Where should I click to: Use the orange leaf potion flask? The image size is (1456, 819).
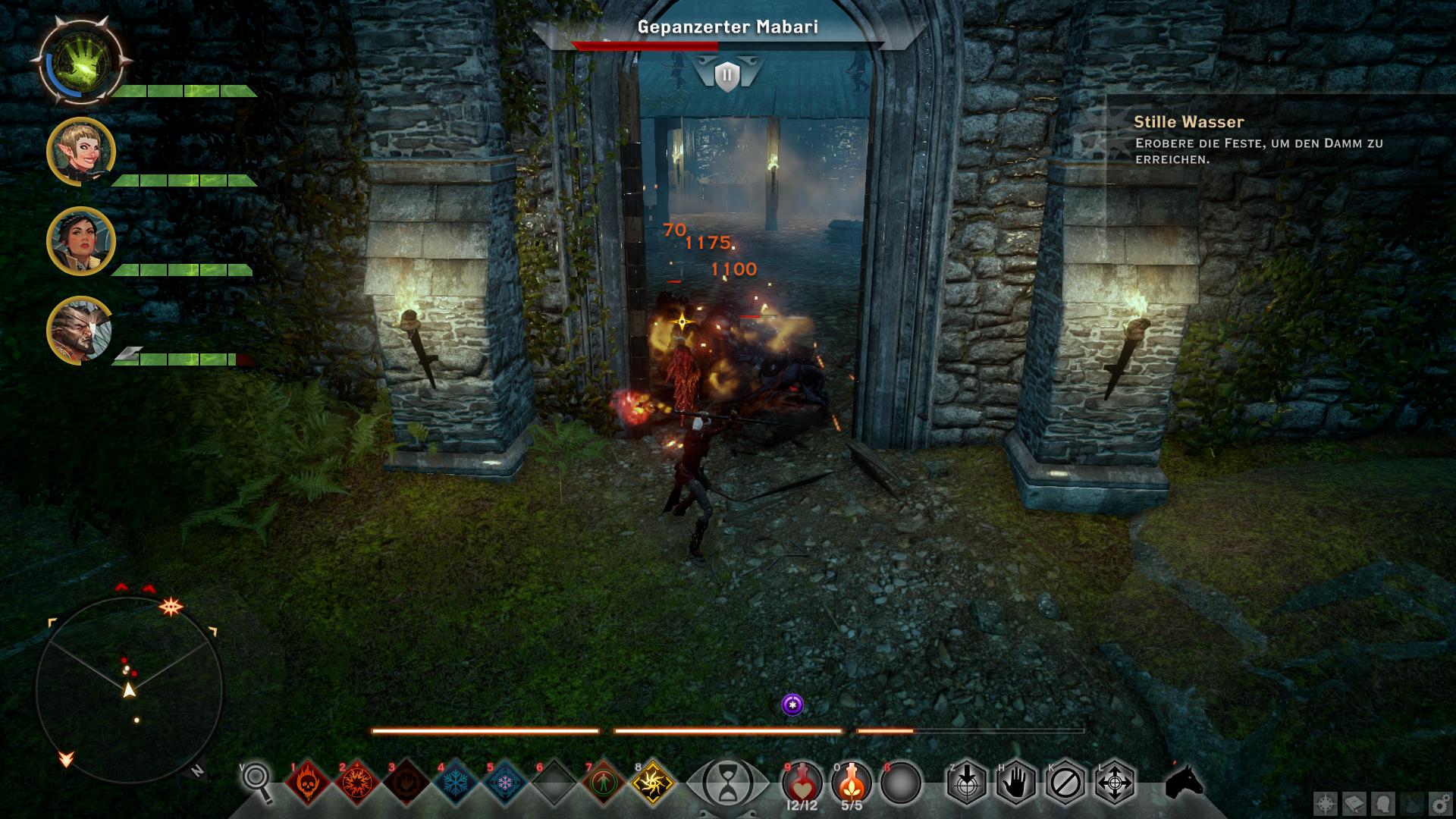852,781
